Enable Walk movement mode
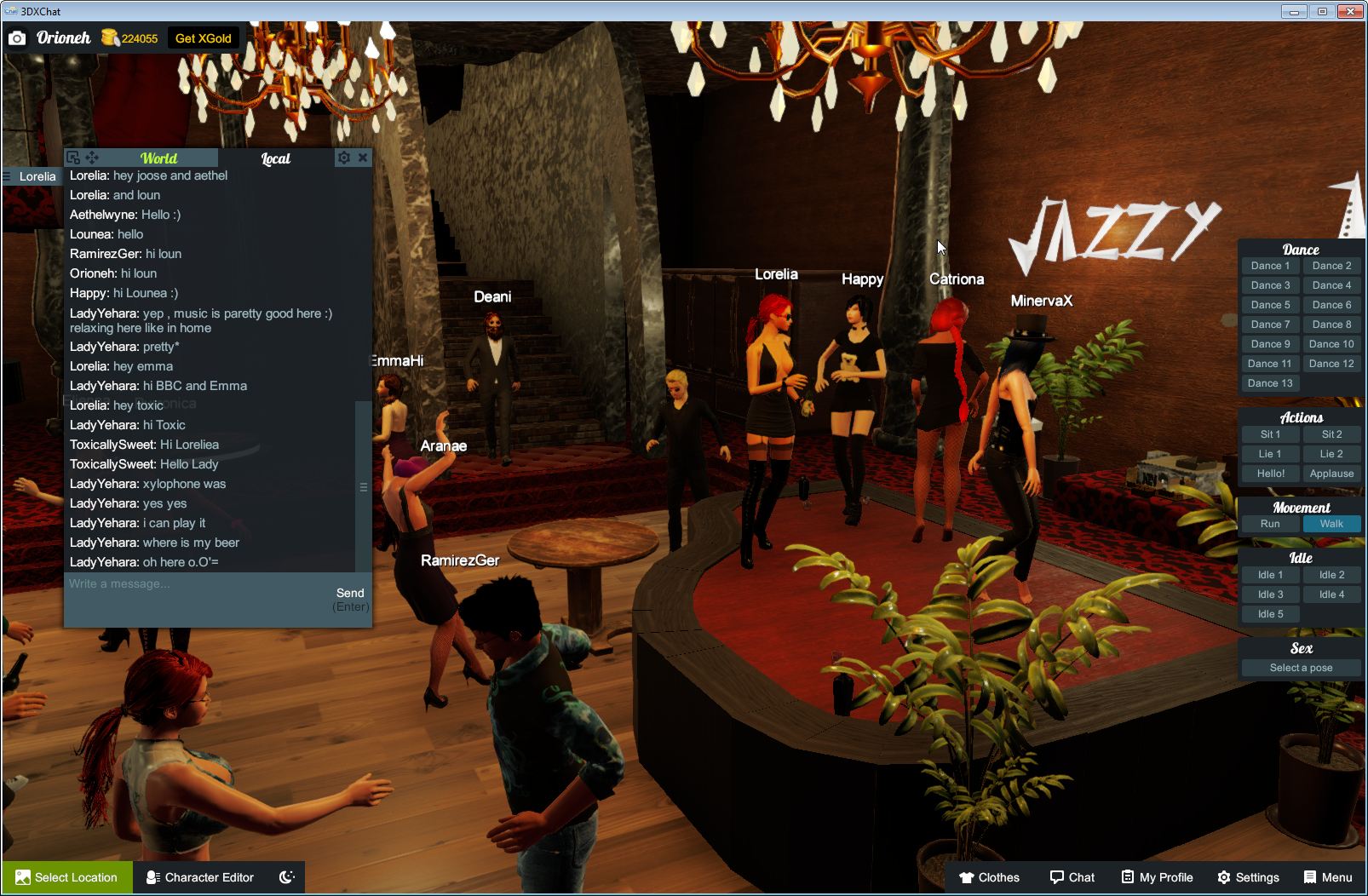The image size is (1368, 896). pyautogui.click(x=1331, y=524)
